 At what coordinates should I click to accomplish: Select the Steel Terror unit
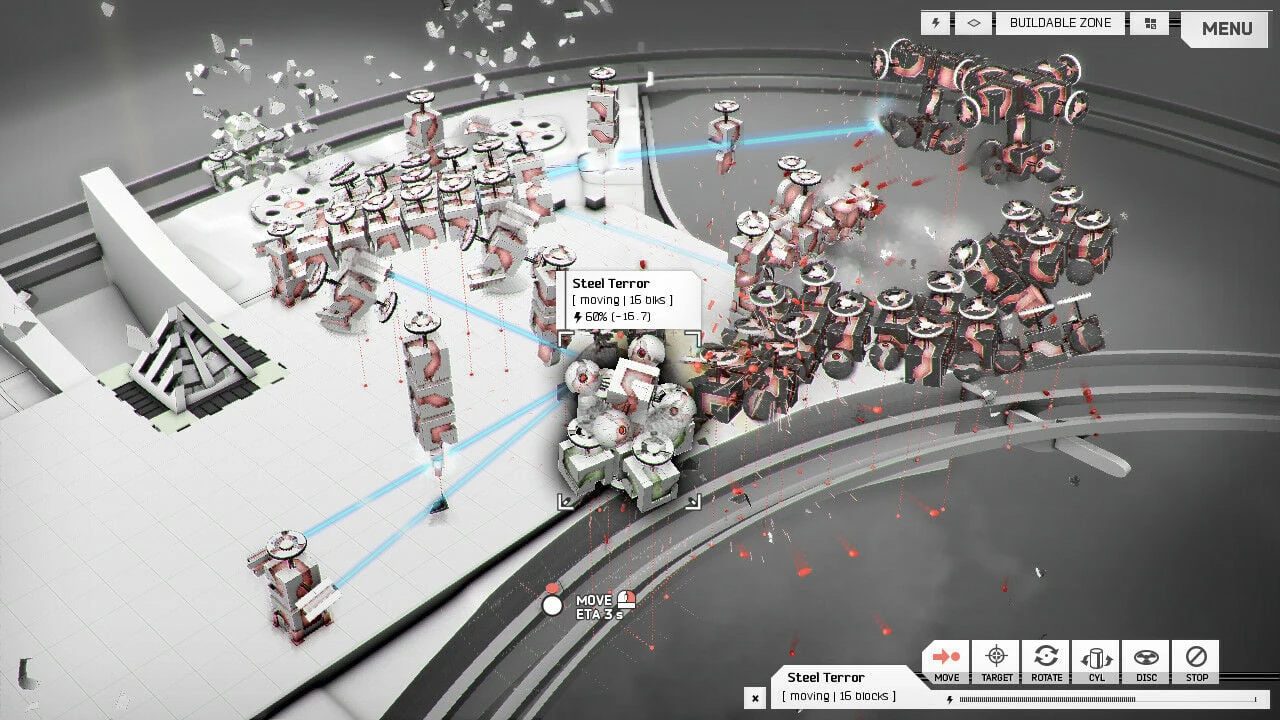[625, 425]
